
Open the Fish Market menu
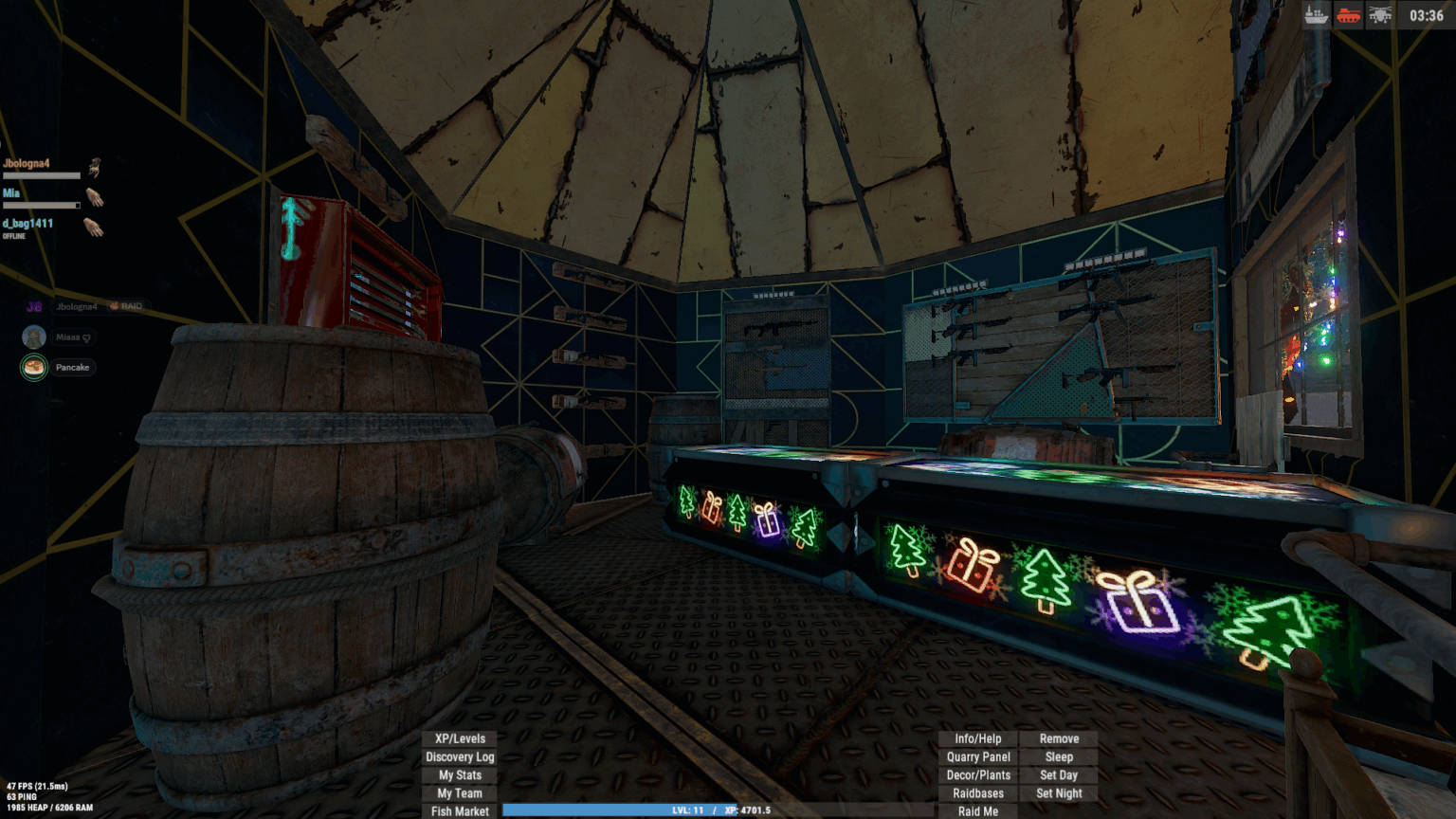(459, 811)
